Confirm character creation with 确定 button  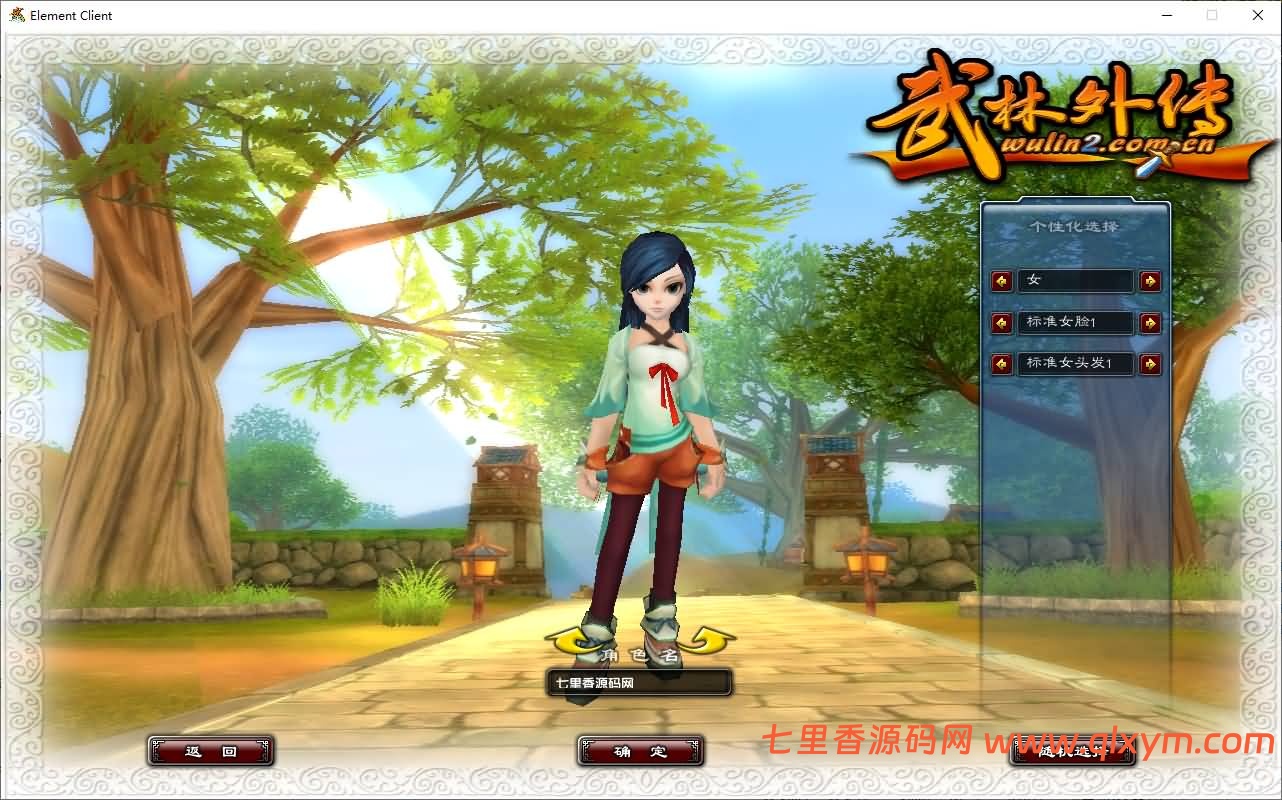pyautogui.click(x=639, y=750)
